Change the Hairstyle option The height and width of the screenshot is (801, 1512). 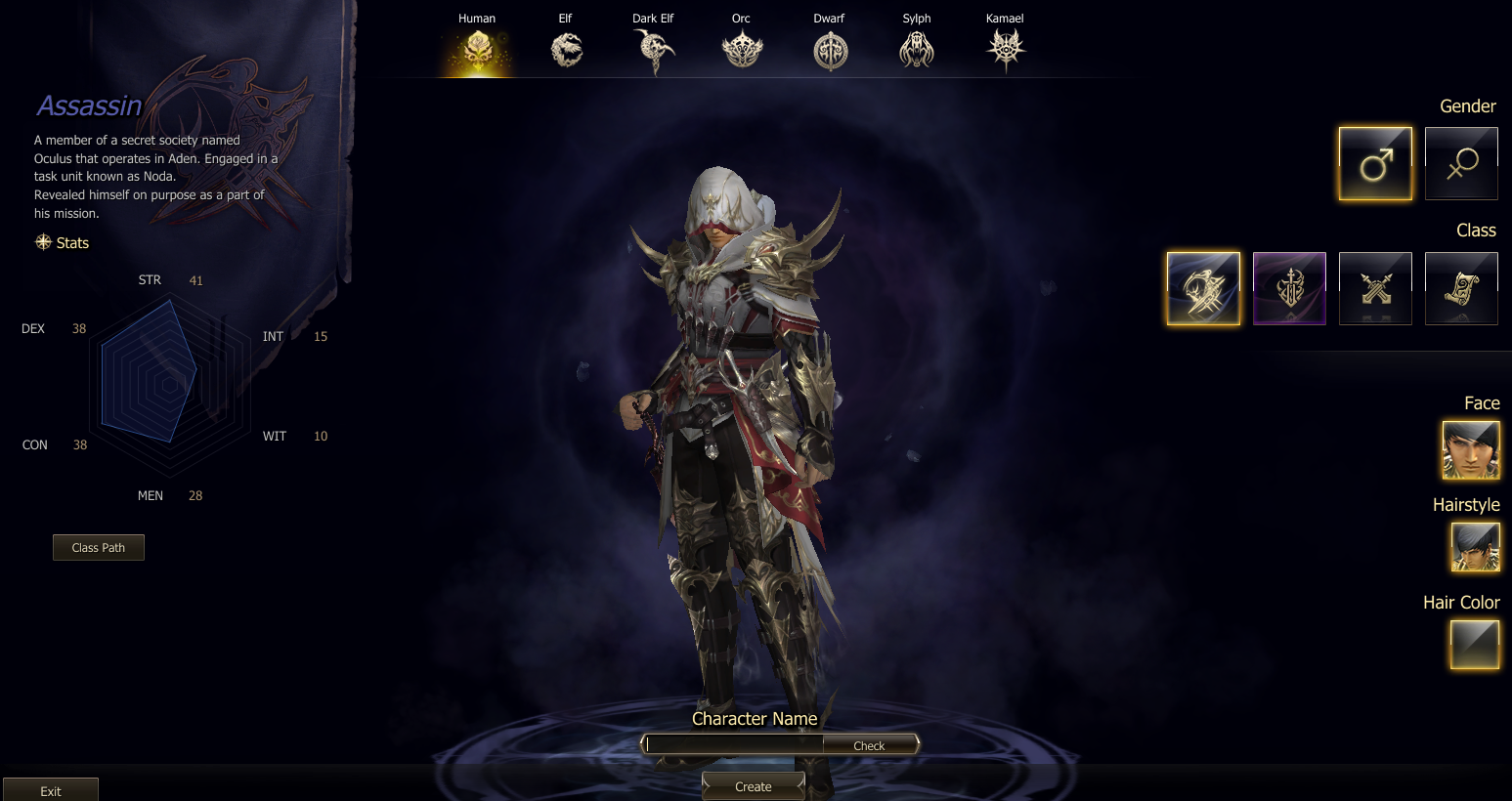coord(1475,547)
